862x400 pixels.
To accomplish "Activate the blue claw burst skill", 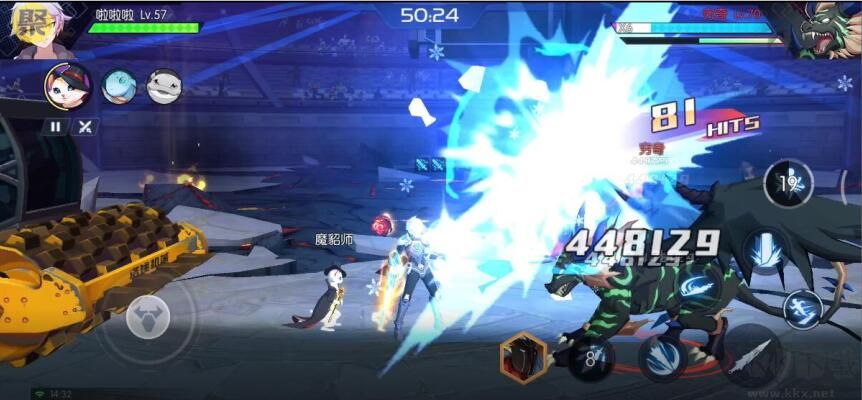I will point(661,356).
